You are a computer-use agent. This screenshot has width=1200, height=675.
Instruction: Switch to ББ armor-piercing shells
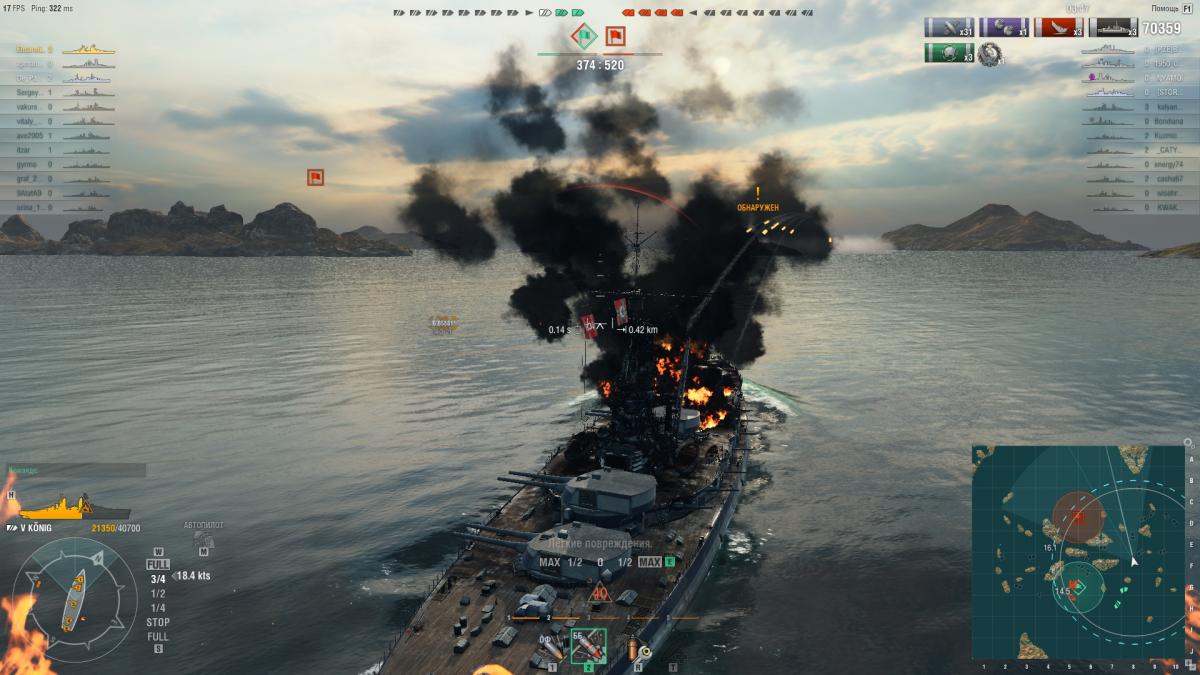[x=587, y=645]
